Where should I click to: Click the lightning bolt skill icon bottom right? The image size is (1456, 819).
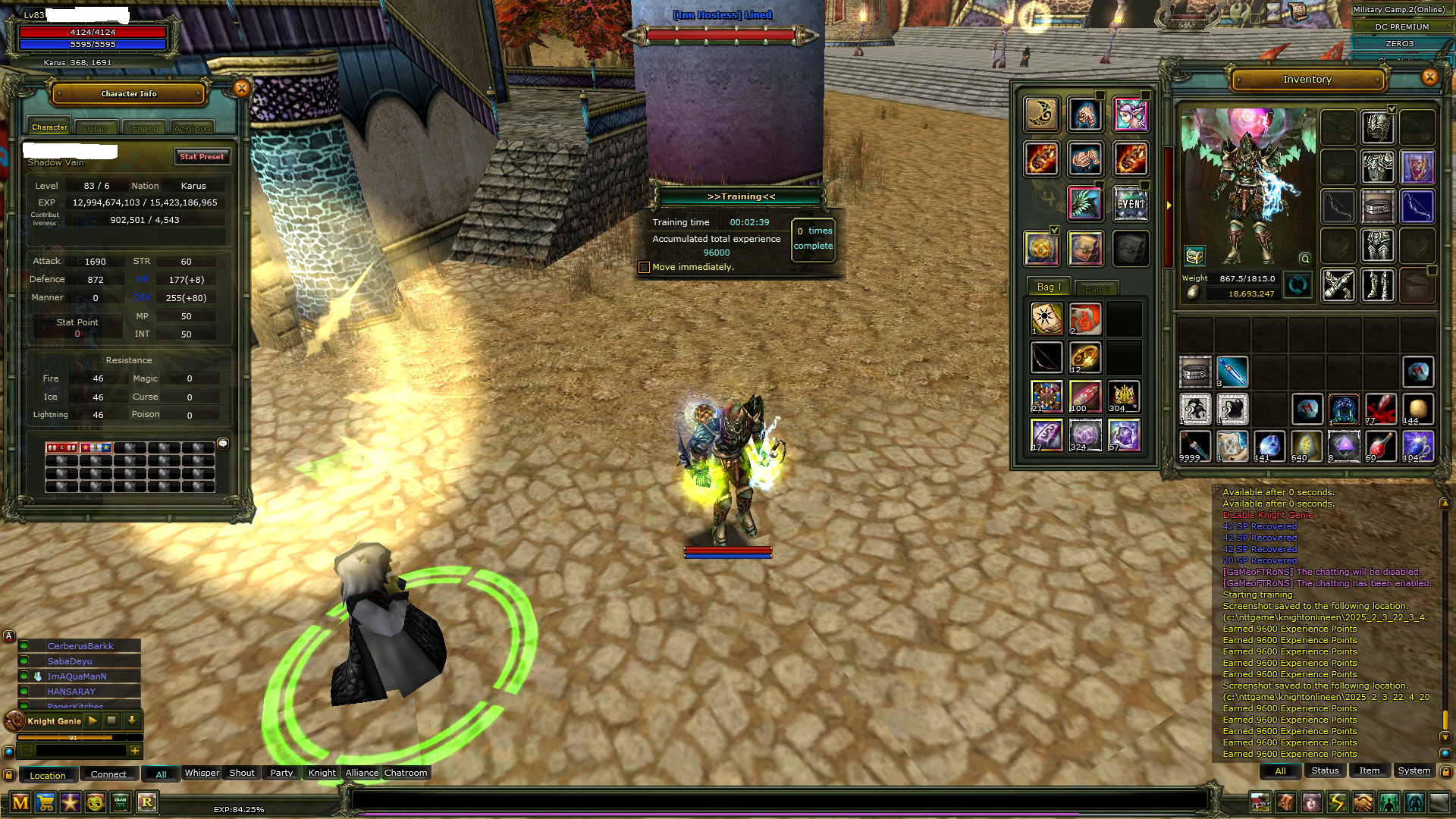click(x=1337, y=802)
